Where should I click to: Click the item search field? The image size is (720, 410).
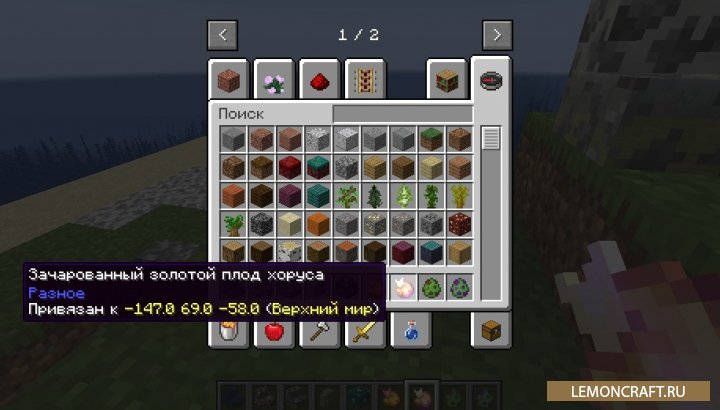[402, 114]
